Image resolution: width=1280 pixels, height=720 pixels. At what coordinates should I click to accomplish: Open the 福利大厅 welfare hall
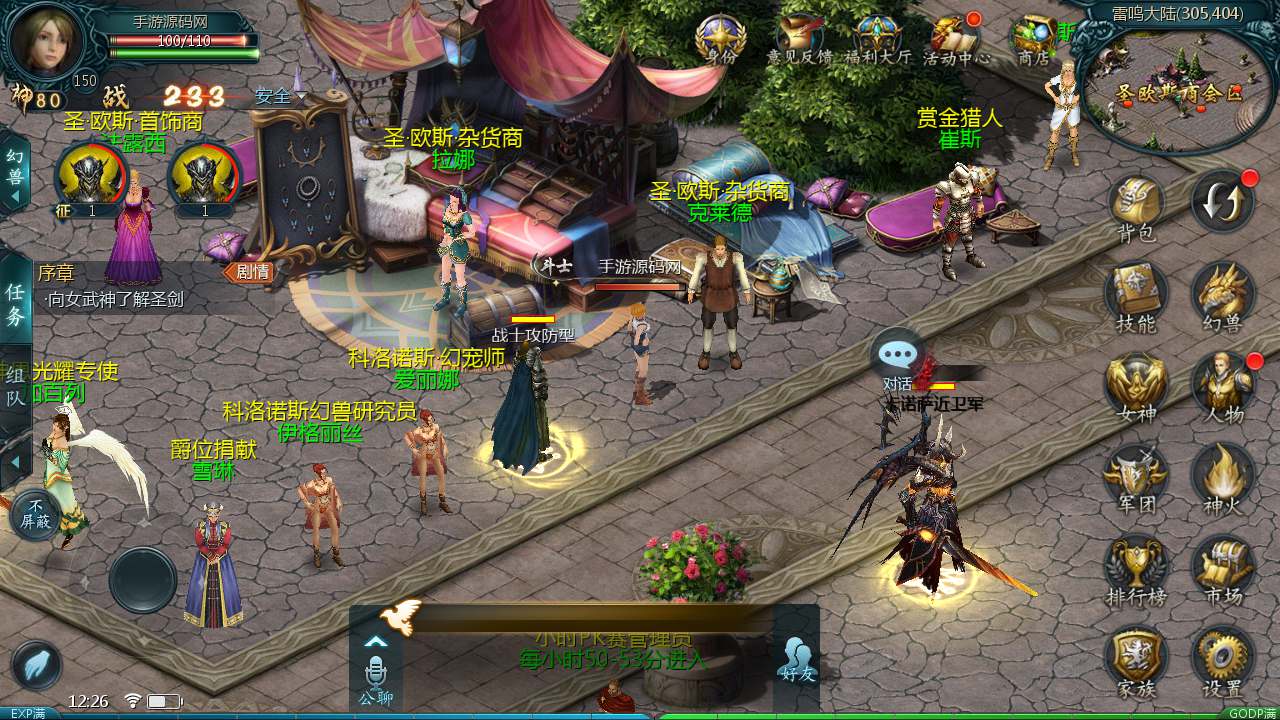(x=878, y=40)
